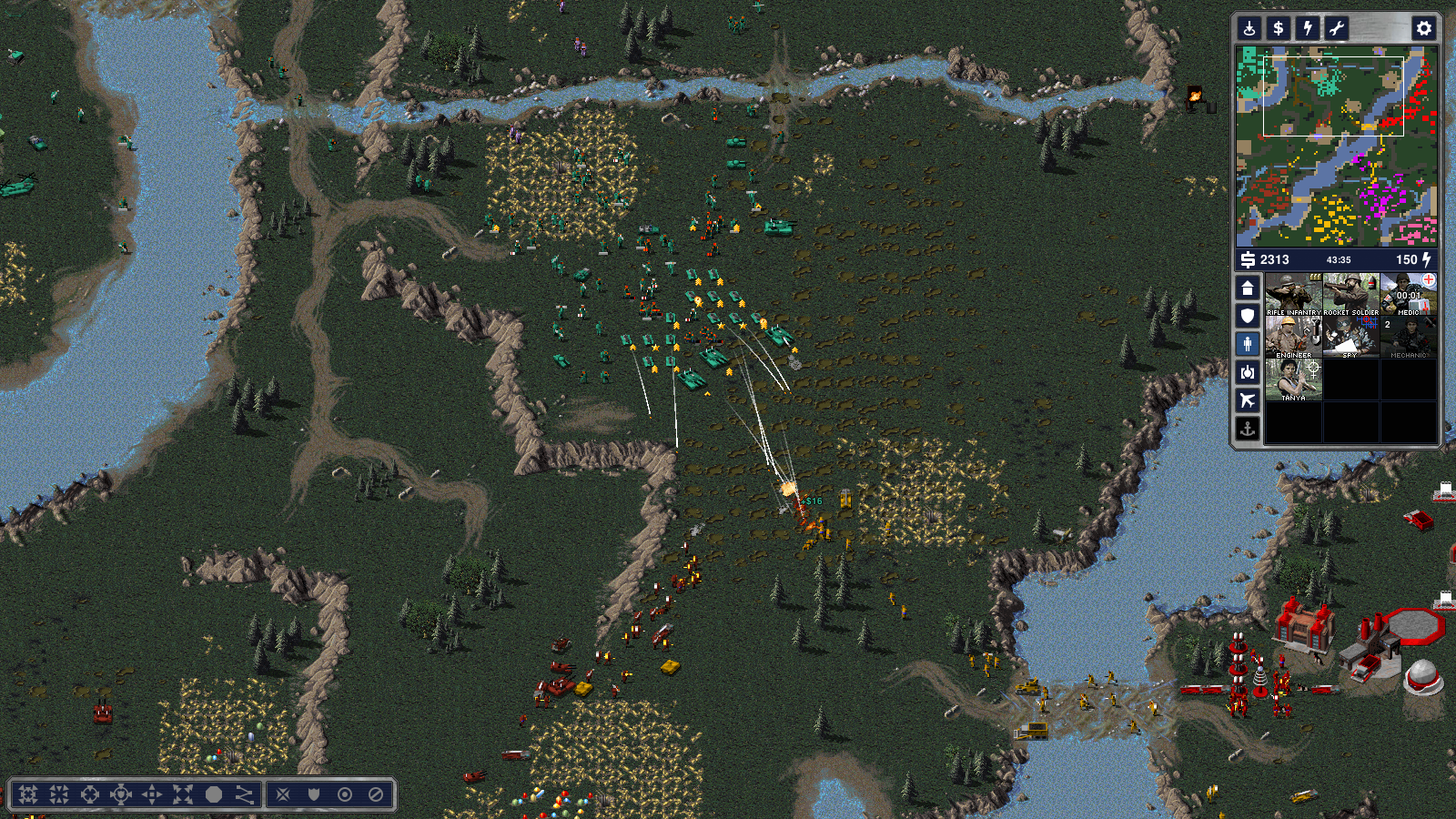Switch to the vehicles production tab

pos(1248,371)
